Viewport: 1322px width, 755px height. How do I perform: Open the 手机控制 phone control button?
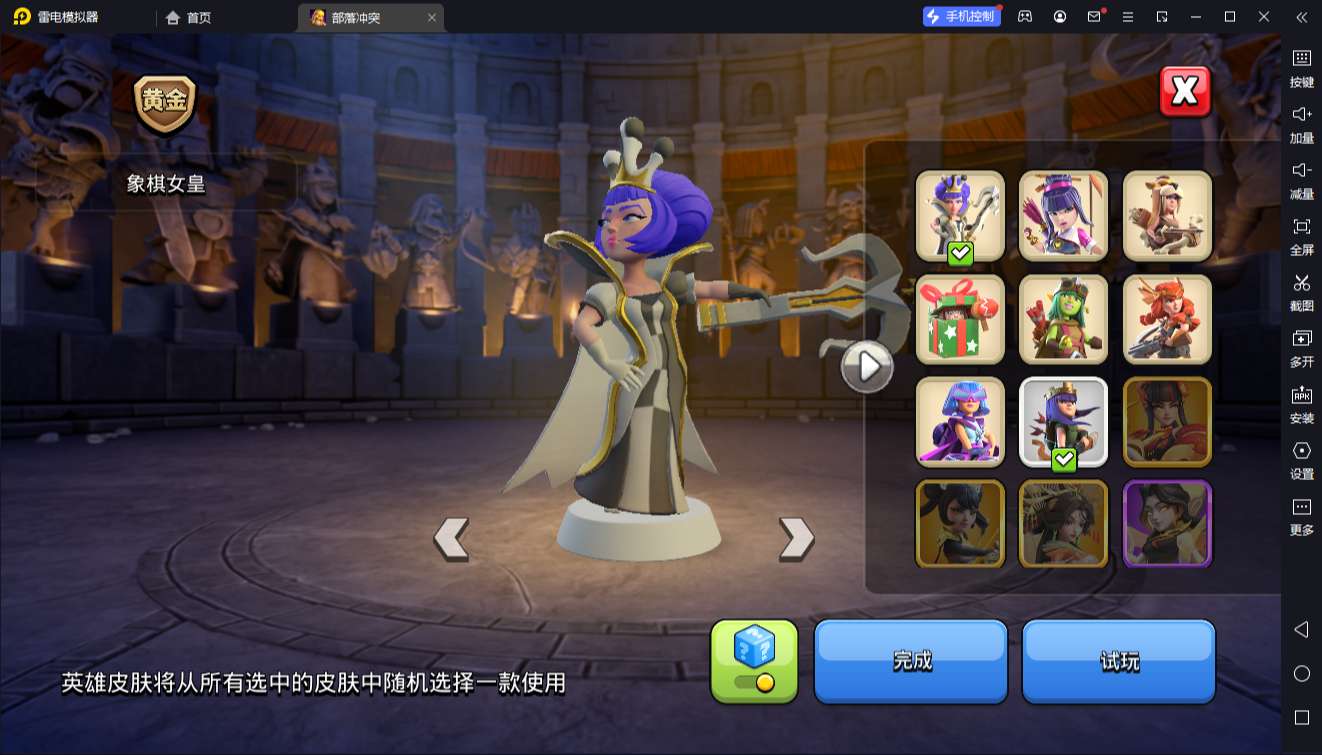click(x=961, y=17)
